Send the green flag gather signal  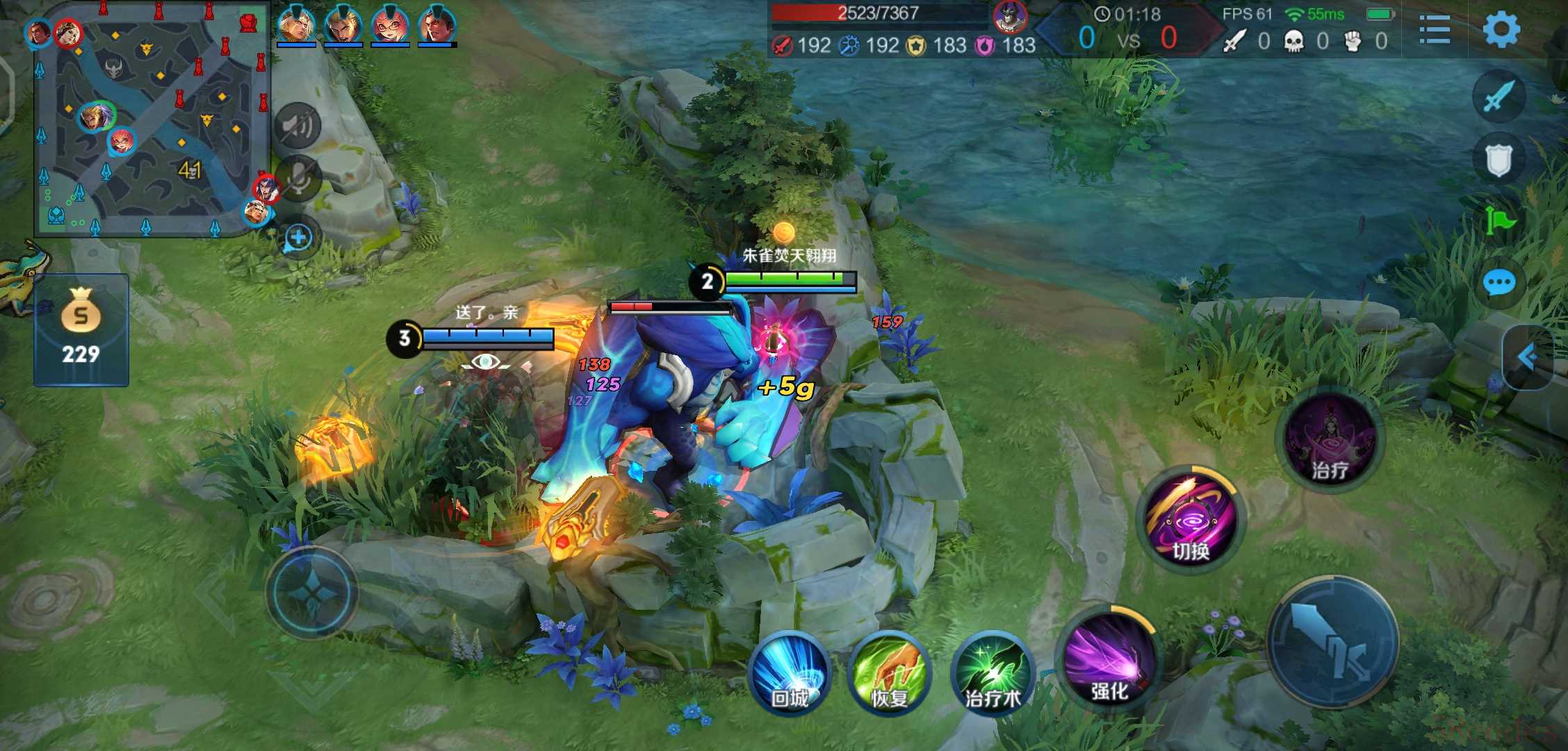1498,221
